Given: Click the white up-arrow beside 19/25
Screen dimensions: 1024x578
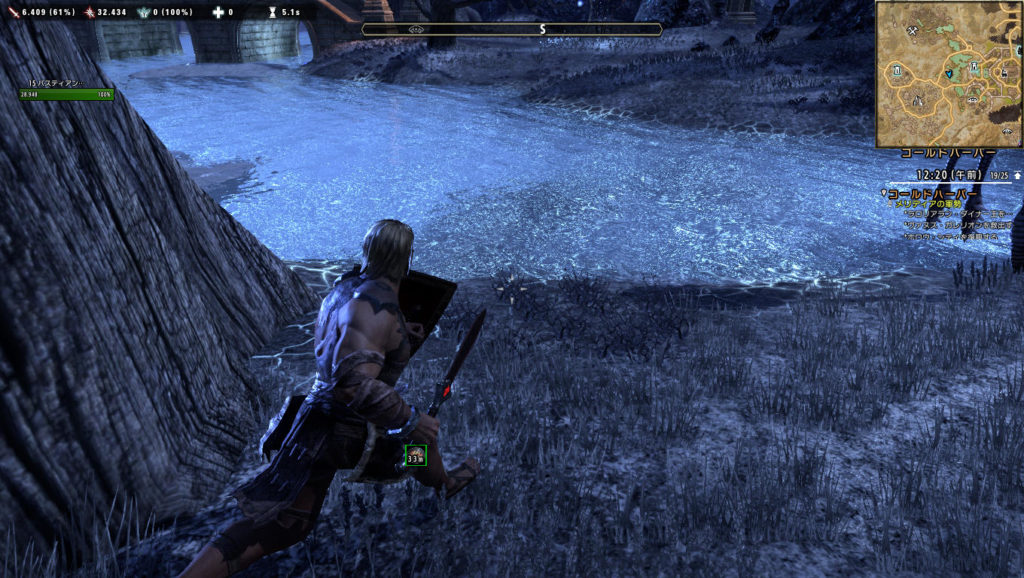Looking at the screenshot, I should coord(1017,175).
